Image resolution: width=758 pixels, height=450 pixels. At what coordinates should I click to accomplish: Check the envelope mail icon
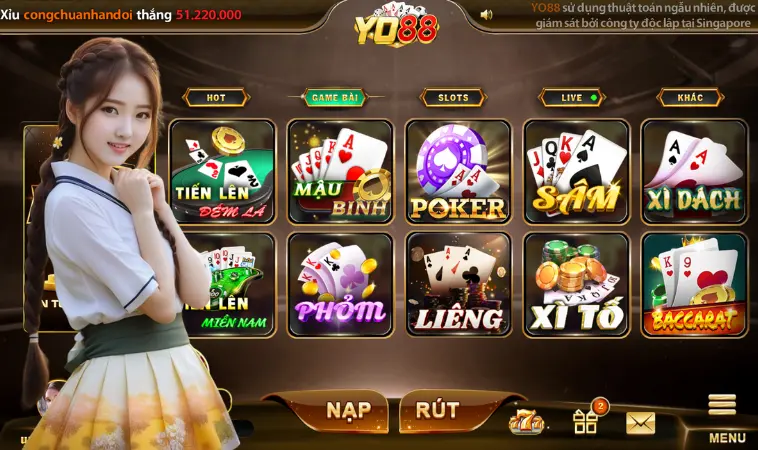[x=641, y=422]
